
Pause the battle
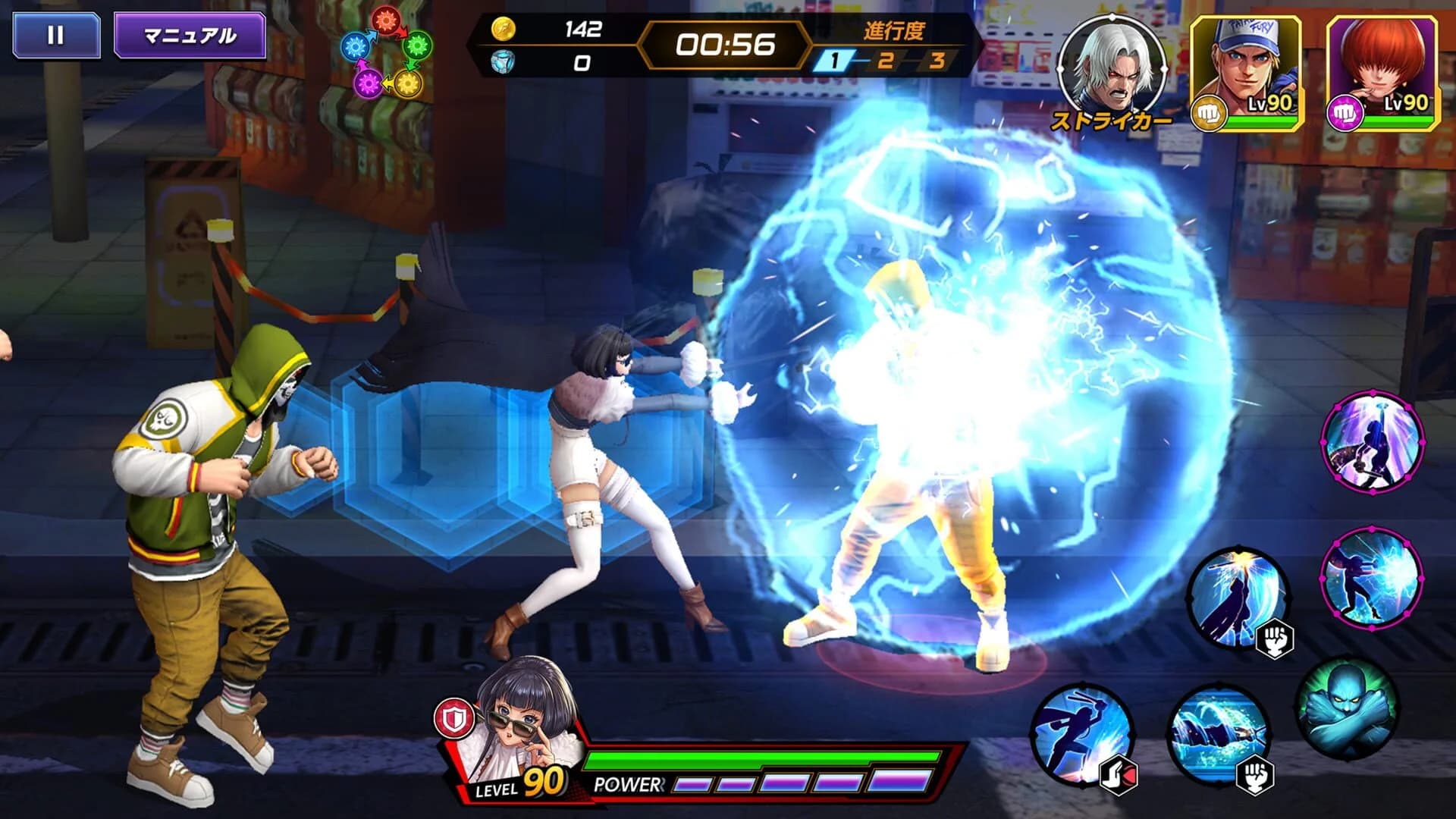point(55,33)
